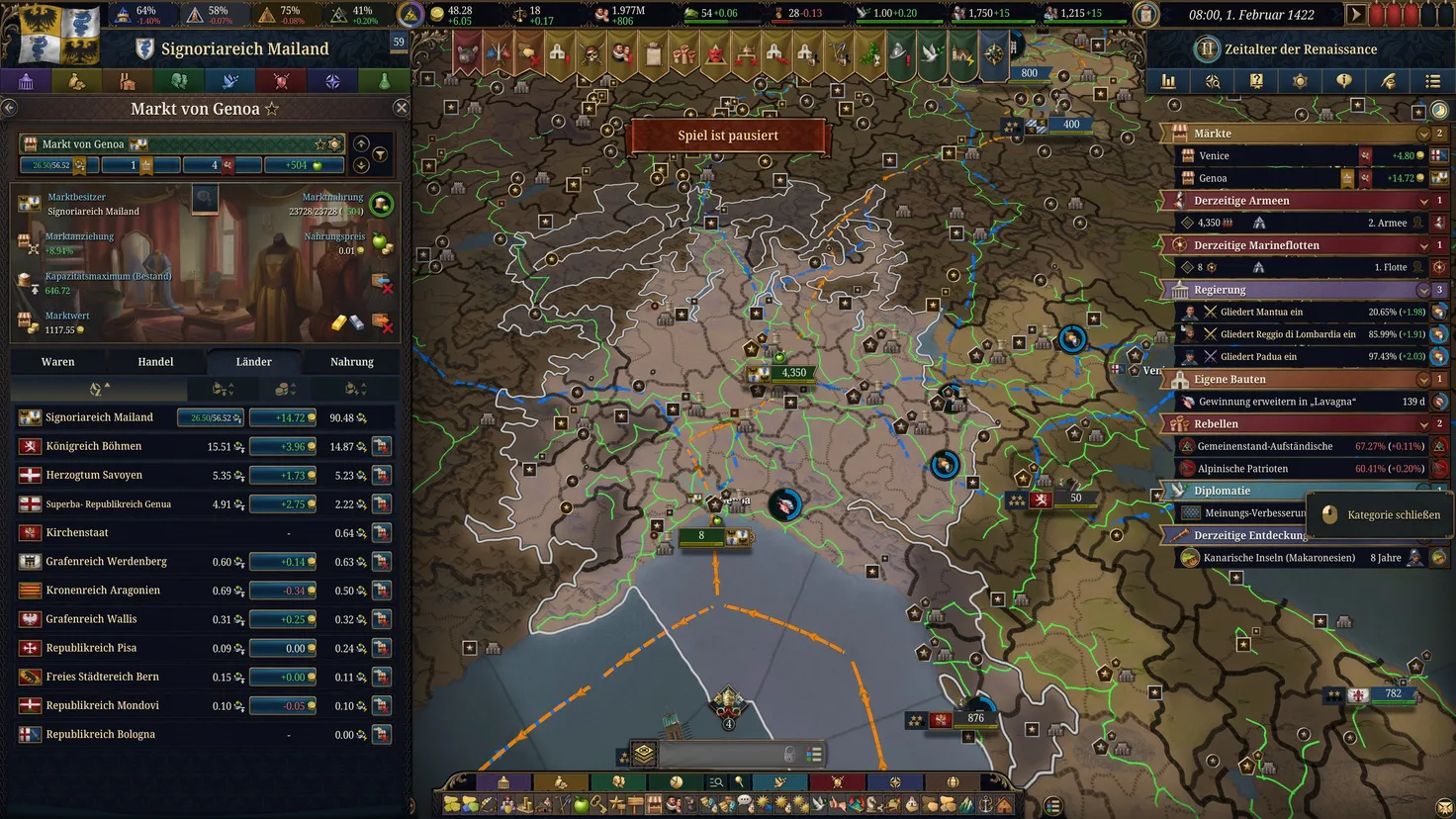
Task: Collapse the Derzeitige Armeen category
Action: (1423, 201)
